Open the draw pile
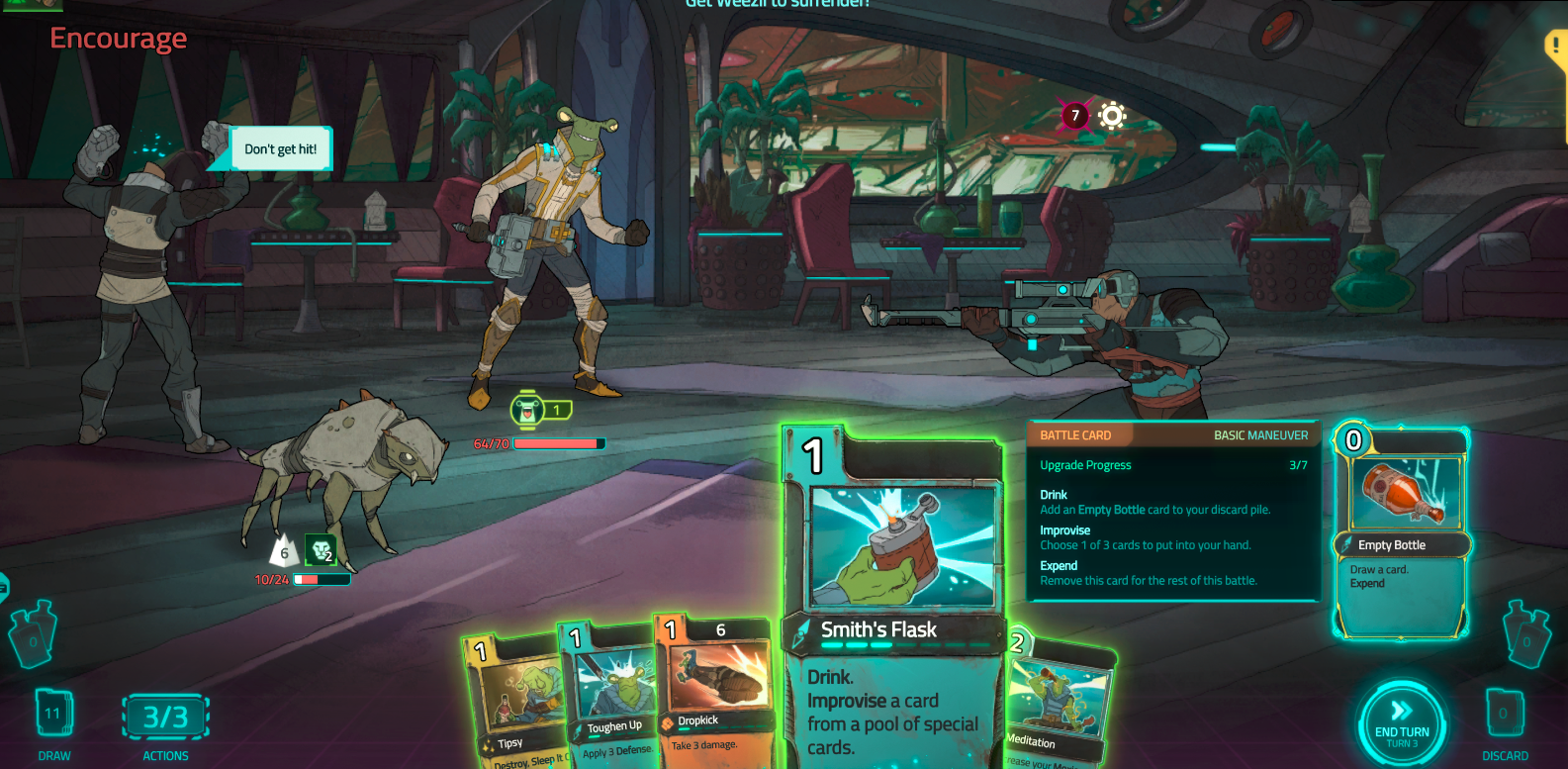The height and width of the screenshot is (769, 1568). click(x=53, y=714)
